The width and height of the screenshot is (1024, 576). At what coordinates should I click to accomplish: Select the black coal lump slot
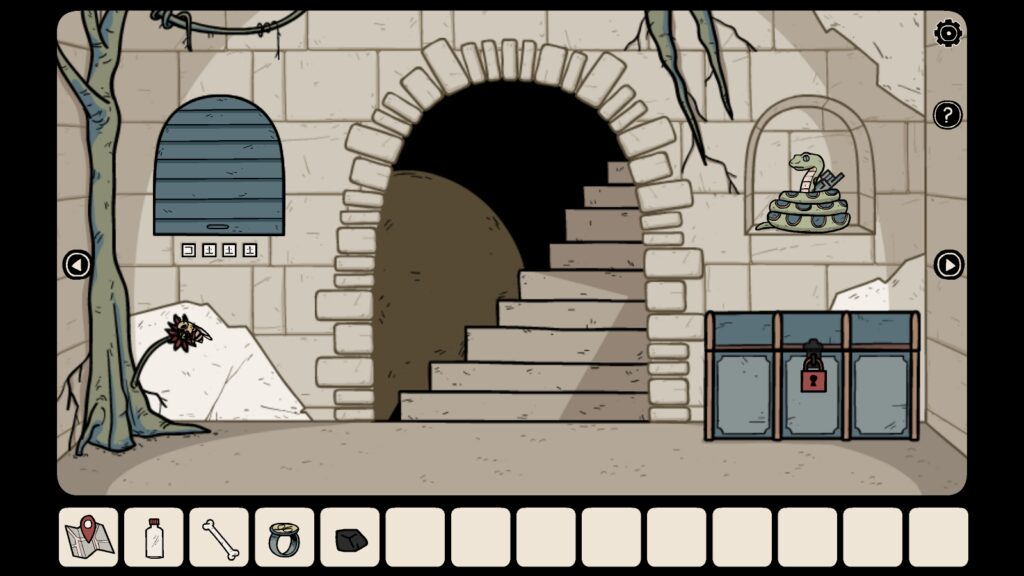tap(350, 538)
